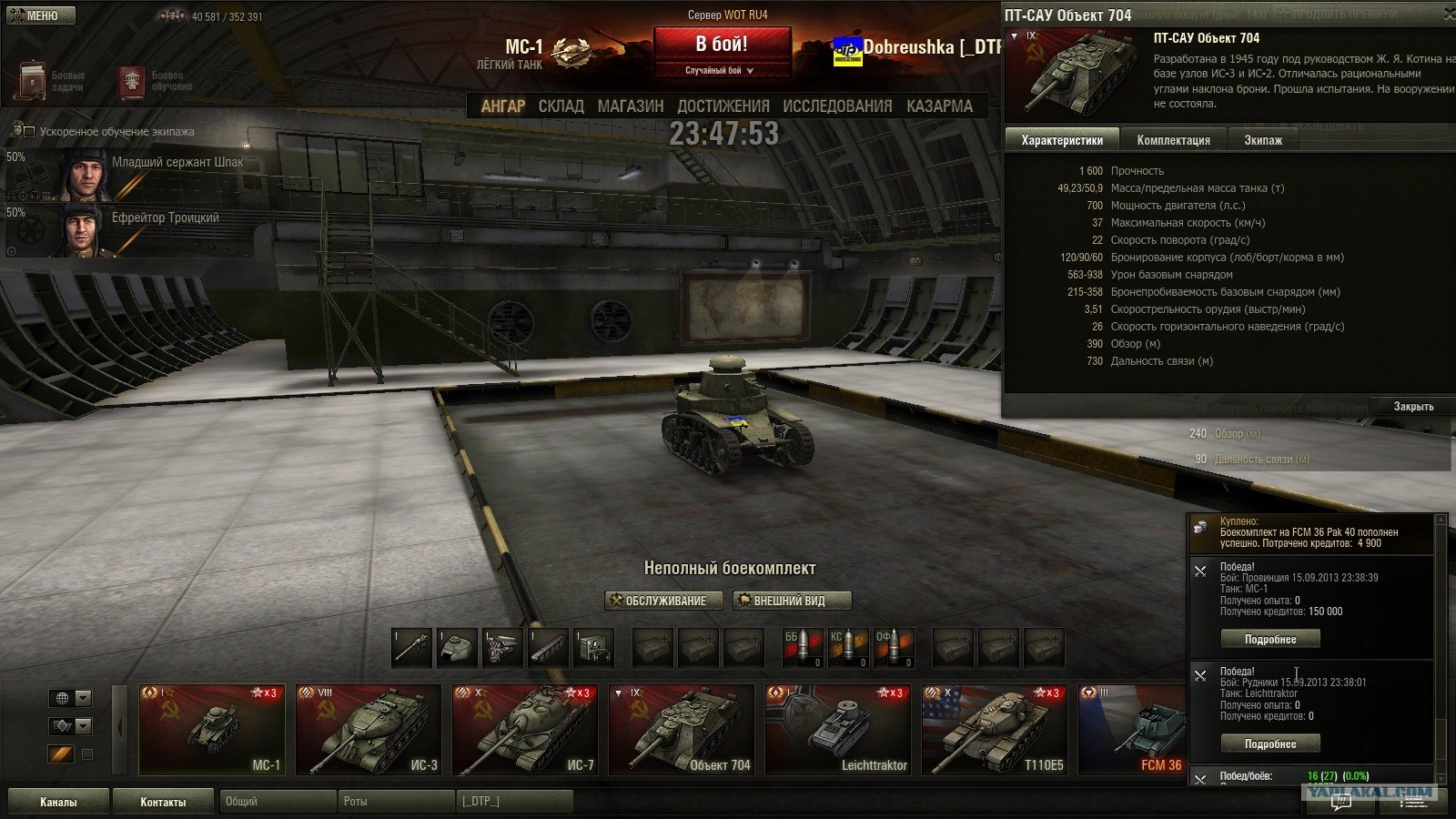Select the ИС-3 tank in carousel
This screenshot has height=819, width=1456.
pos(369,730)
